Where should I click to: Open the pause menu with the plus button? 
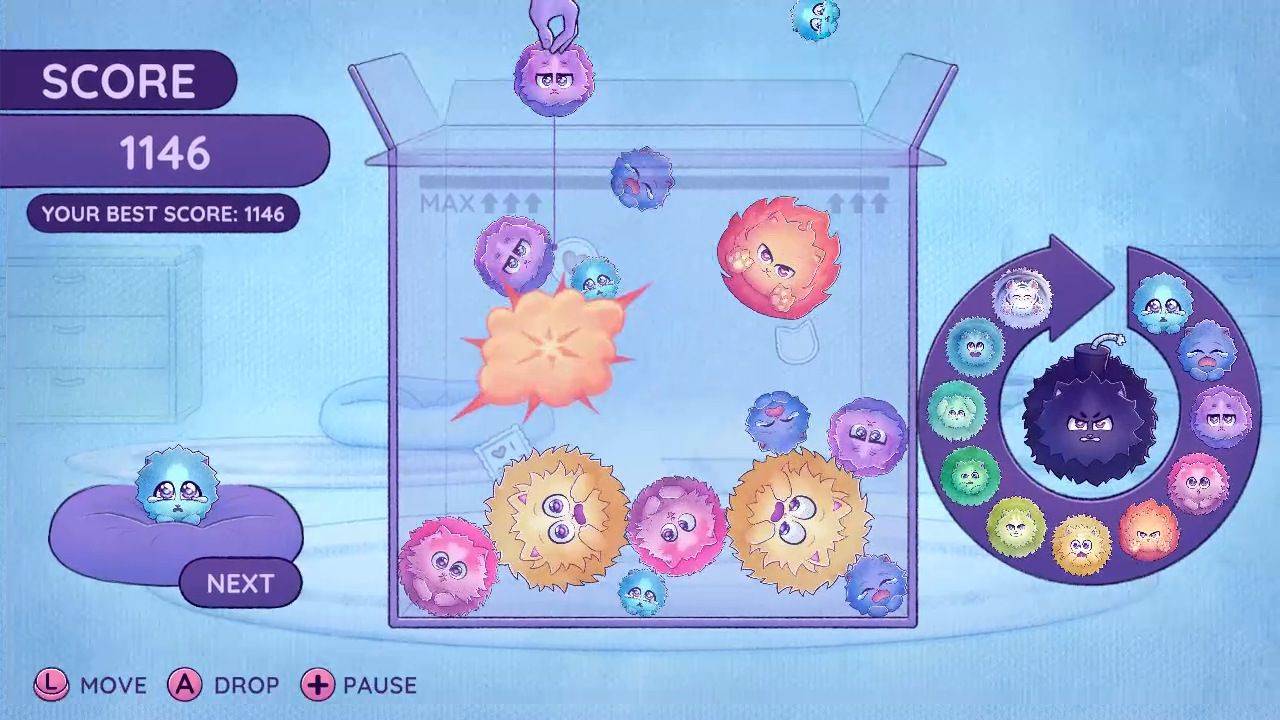click(x=320, y=686)
